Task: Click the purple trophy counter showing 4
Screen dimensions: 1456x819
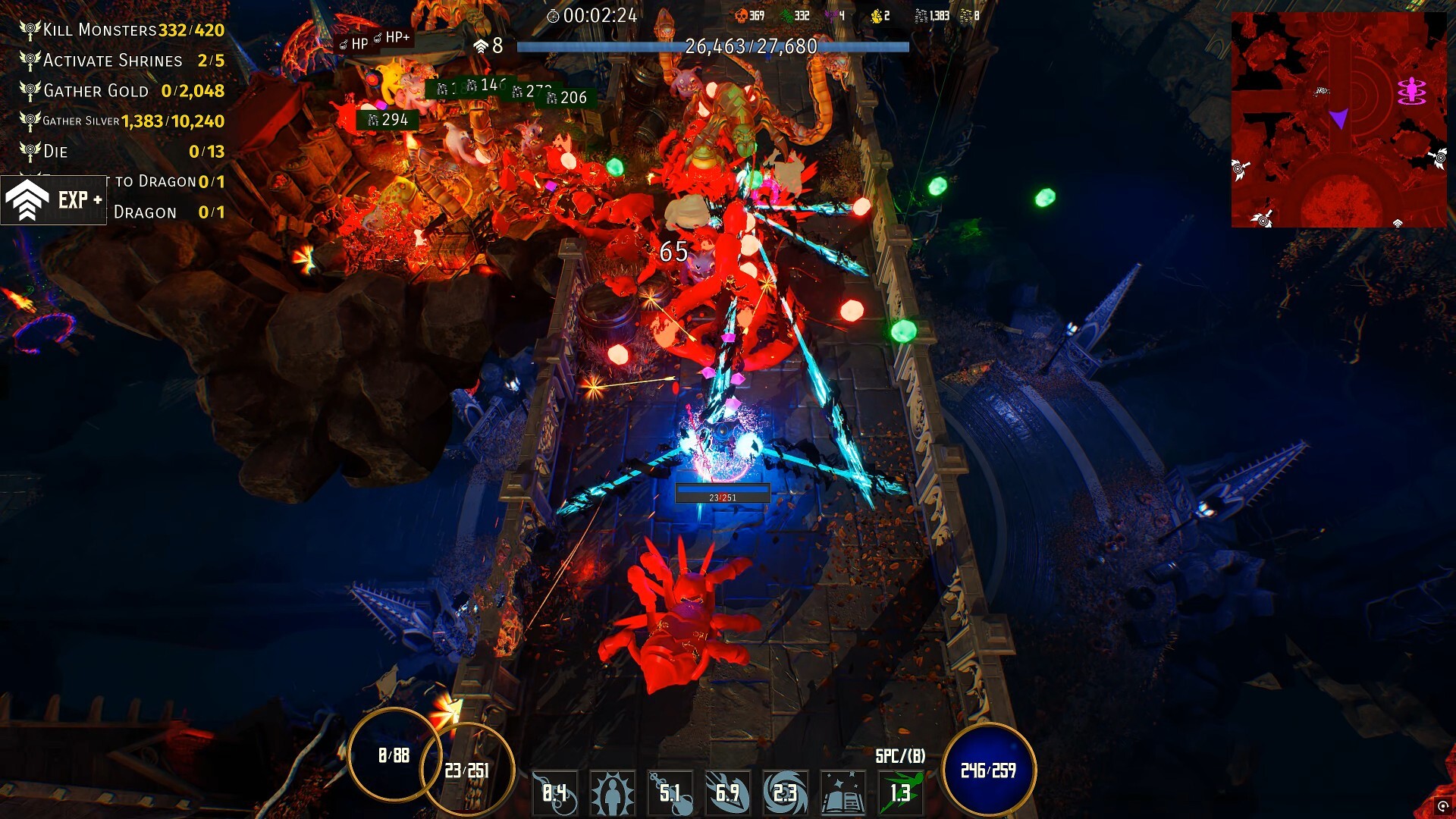Action: 831,15
